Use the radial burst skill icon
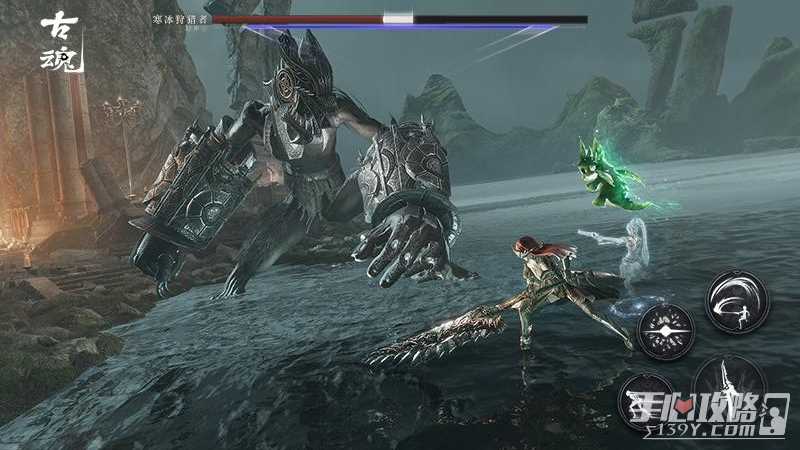 pos(667,331)
